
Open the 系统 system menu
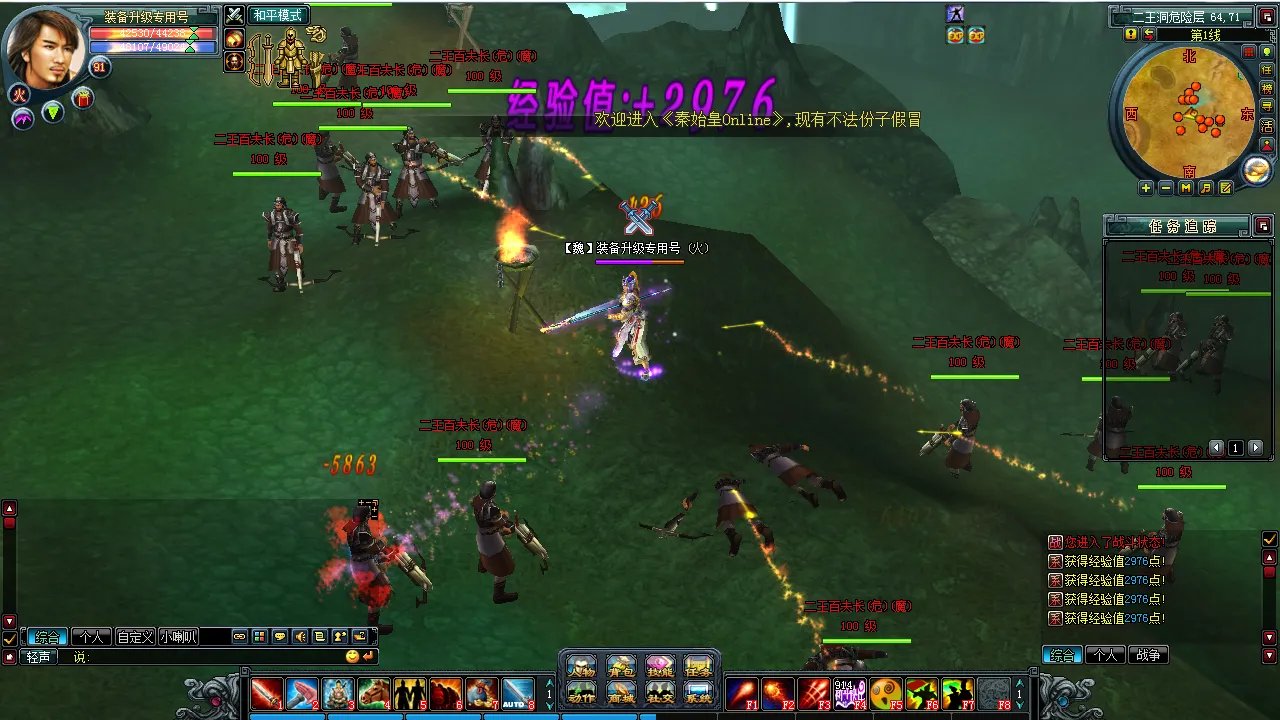point(698,692)
